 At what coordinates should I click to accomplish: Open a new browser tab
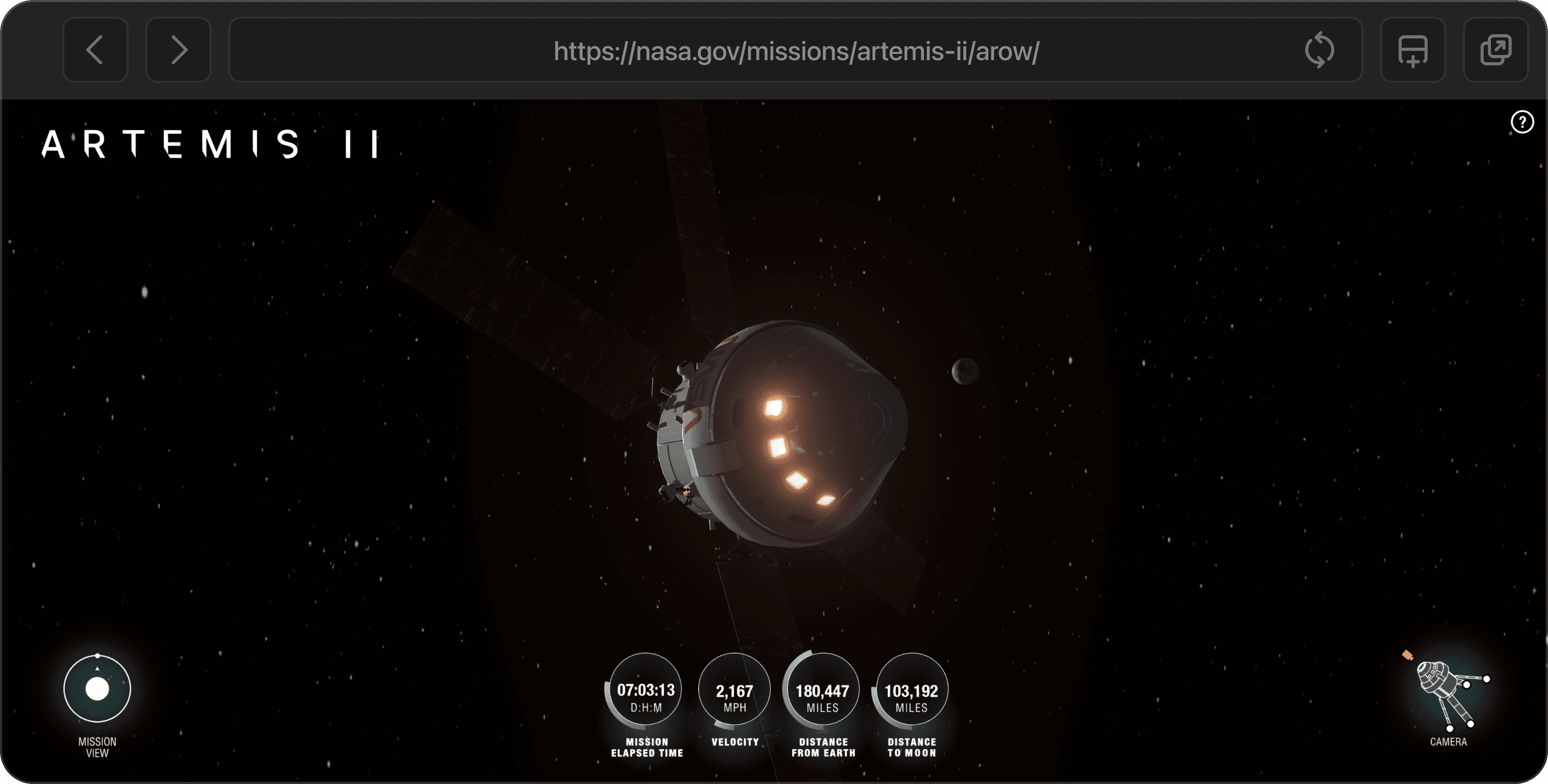coord(1412,51)
